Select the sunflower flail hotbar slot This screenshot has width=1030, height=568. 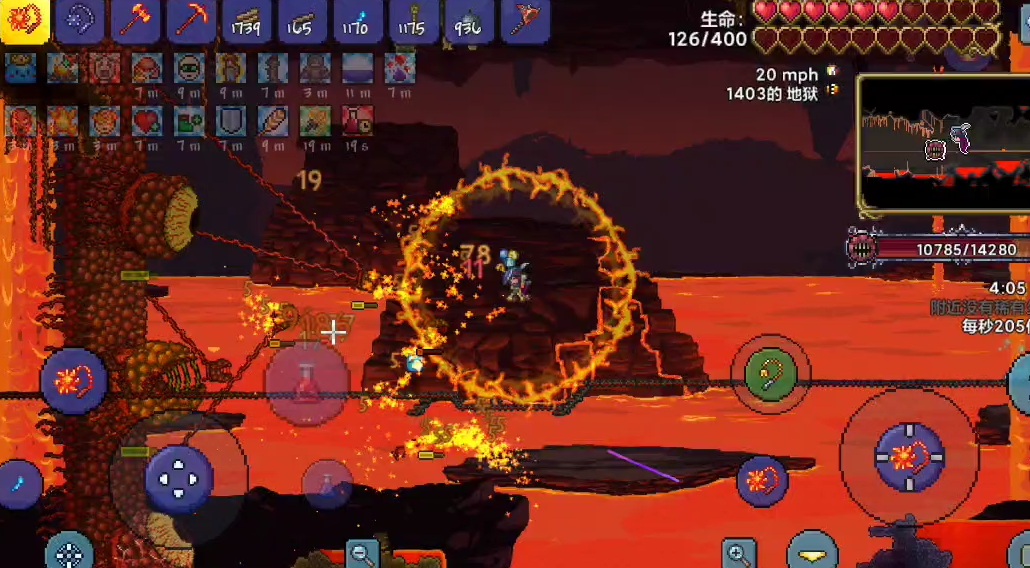(24, 21)
